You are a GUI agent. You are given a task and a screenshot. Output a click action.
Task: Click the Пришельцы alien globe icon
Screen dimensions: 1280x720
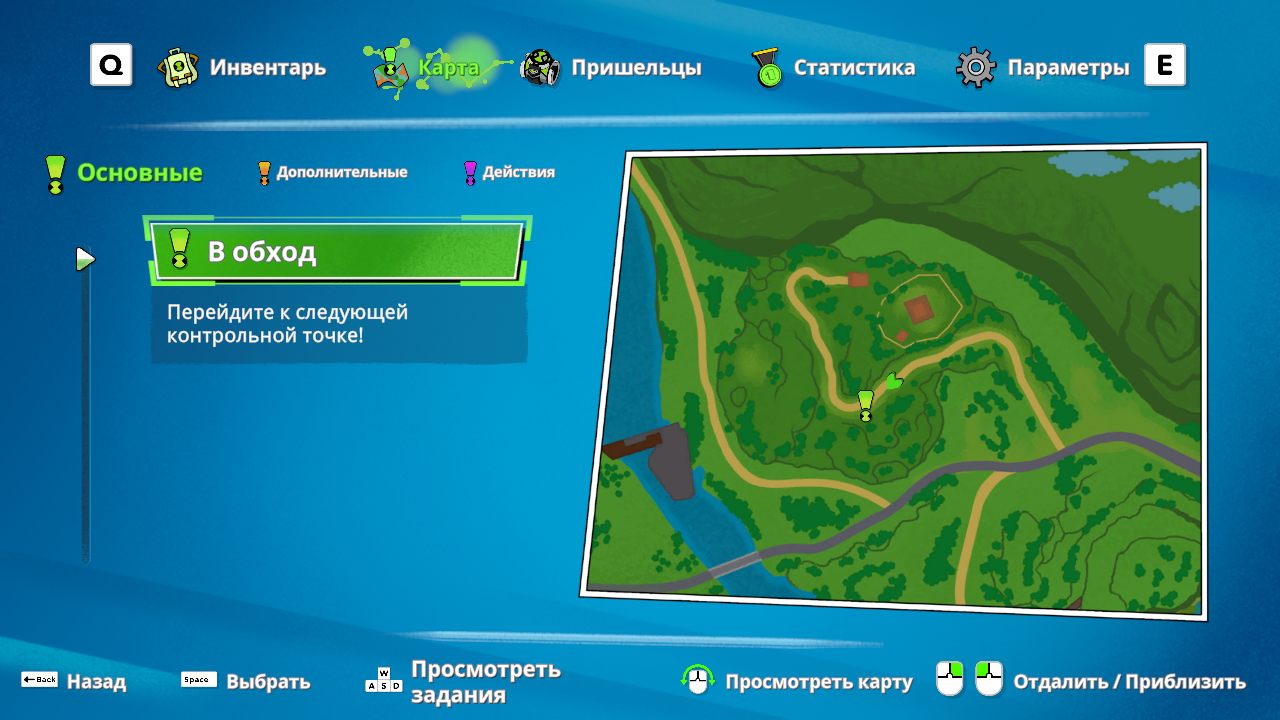pyautogui.click(x=538, y=66)
